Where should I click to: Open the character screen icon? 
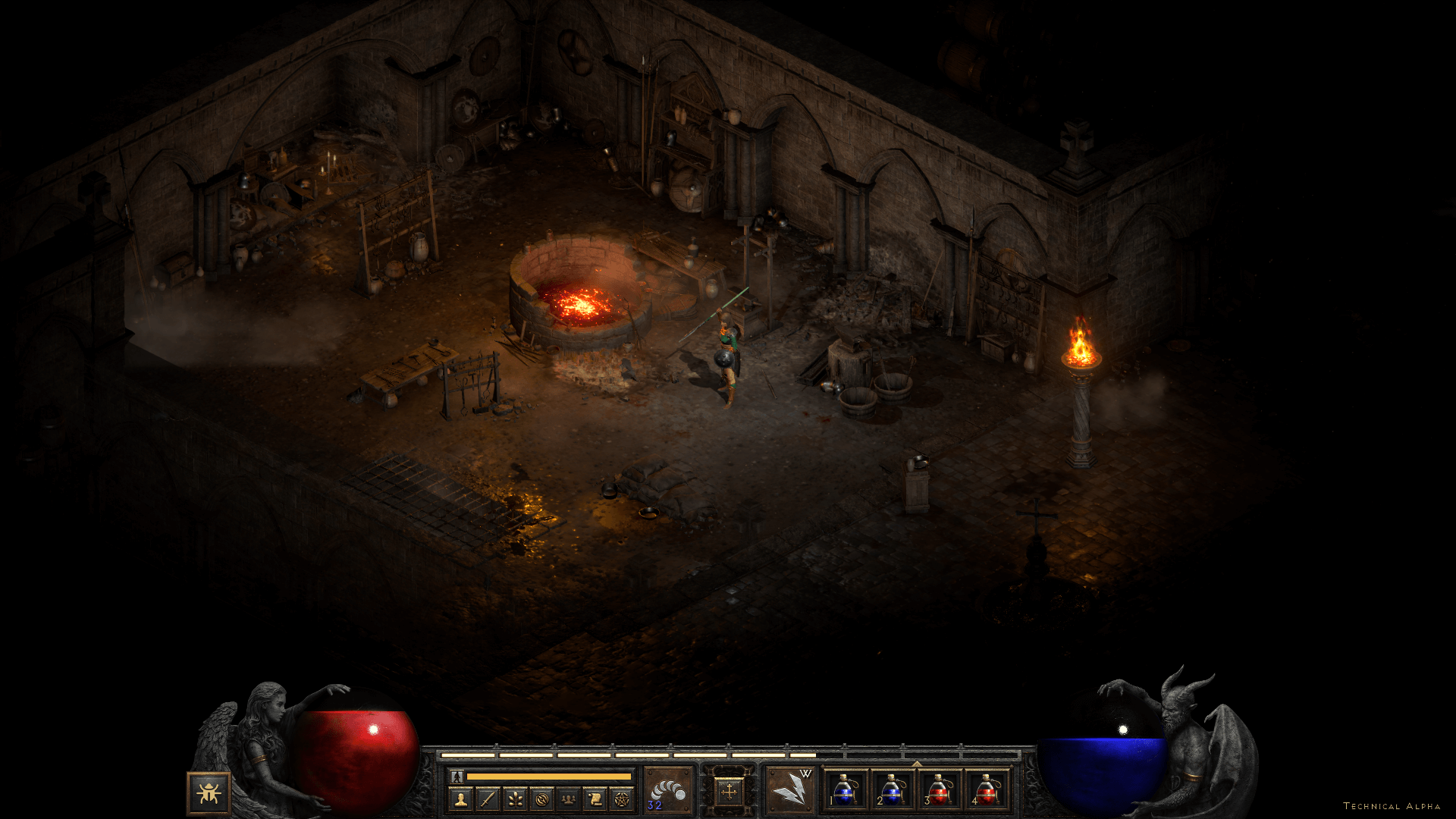click(460, 799)
